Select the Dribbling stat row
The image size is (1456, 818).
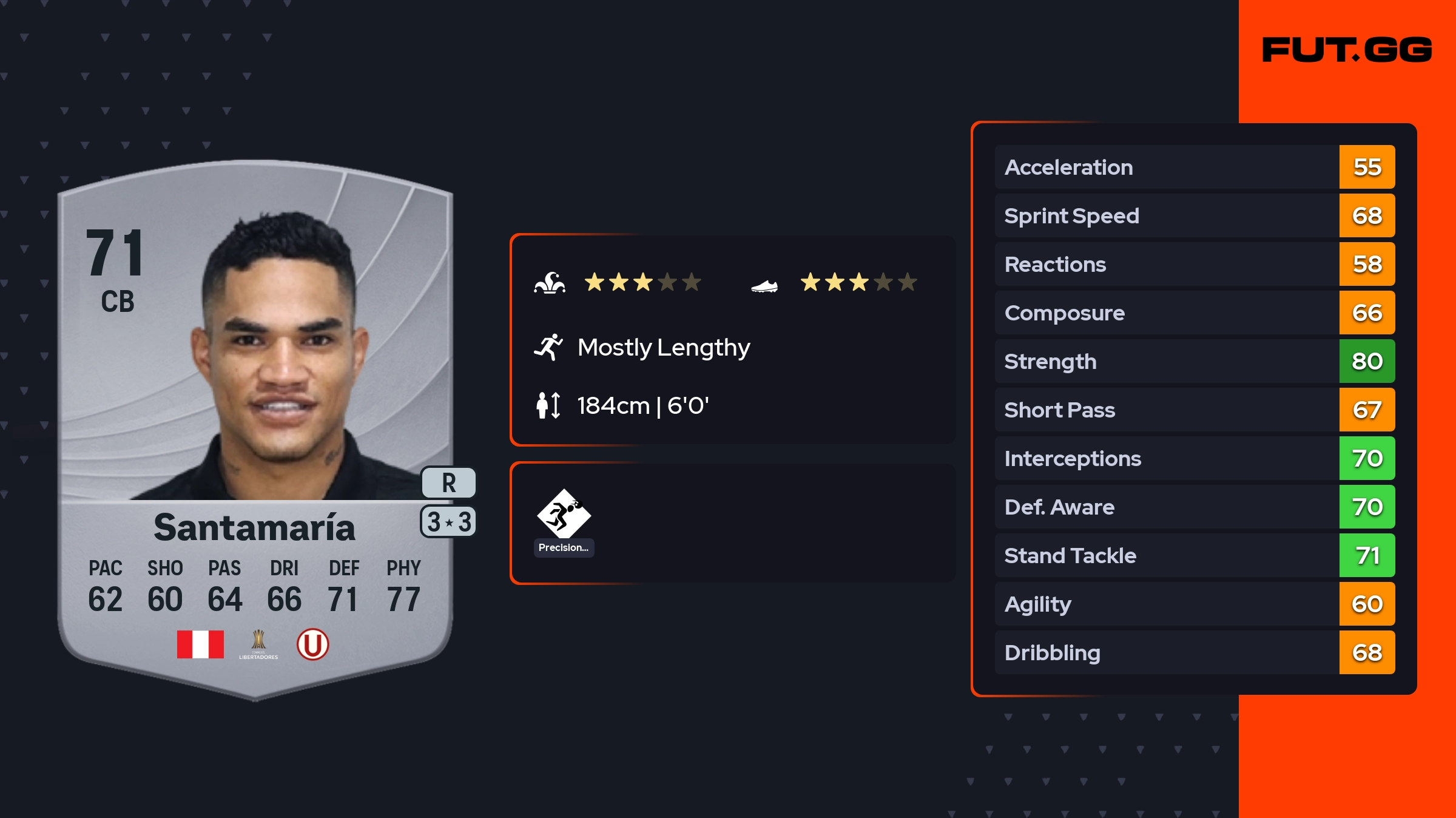tap(1194, 652)
